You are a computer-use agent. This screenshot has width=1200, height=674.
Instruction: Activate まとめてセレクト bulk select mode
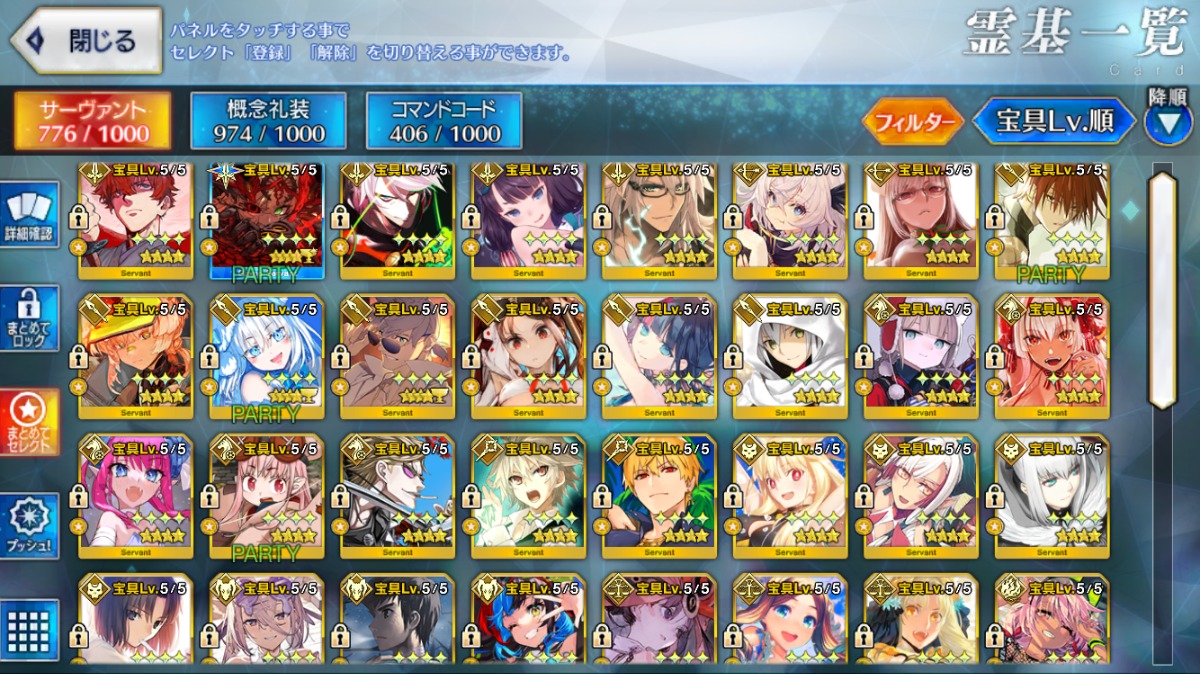pyautogui.click(x=32, y=422)
